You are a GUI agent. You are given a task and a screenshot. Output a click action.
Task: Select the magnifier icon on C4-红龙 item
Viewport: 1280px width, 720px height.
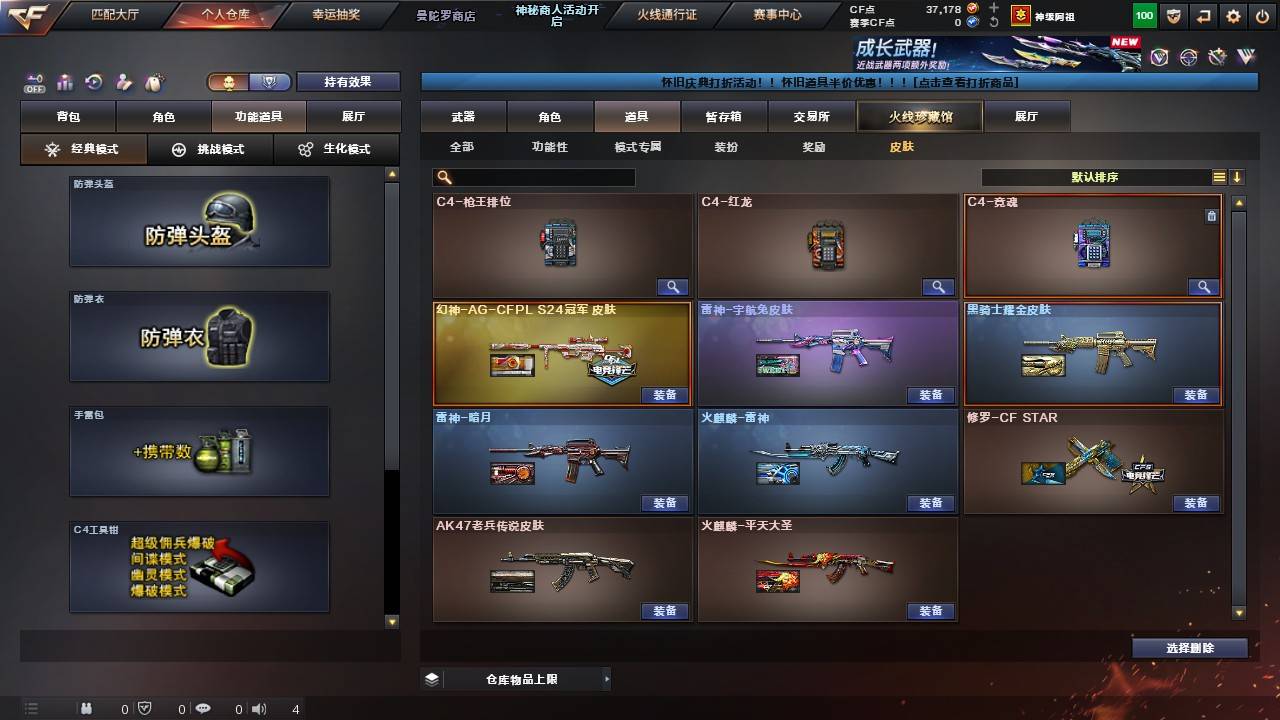937,287
